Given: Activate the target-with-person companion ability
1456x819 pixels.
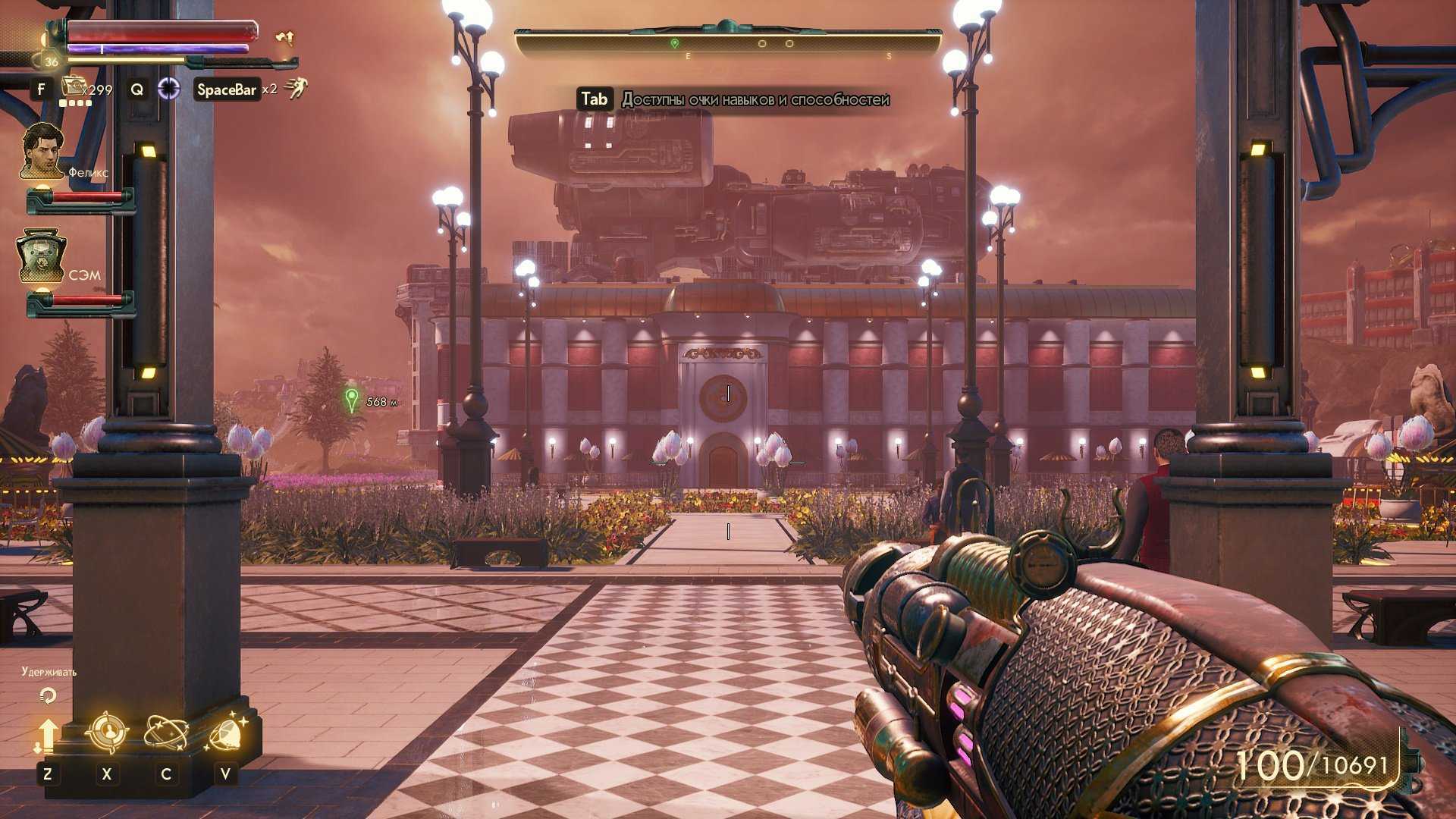Looking at the screenshot, I should (x=106, y=733).
